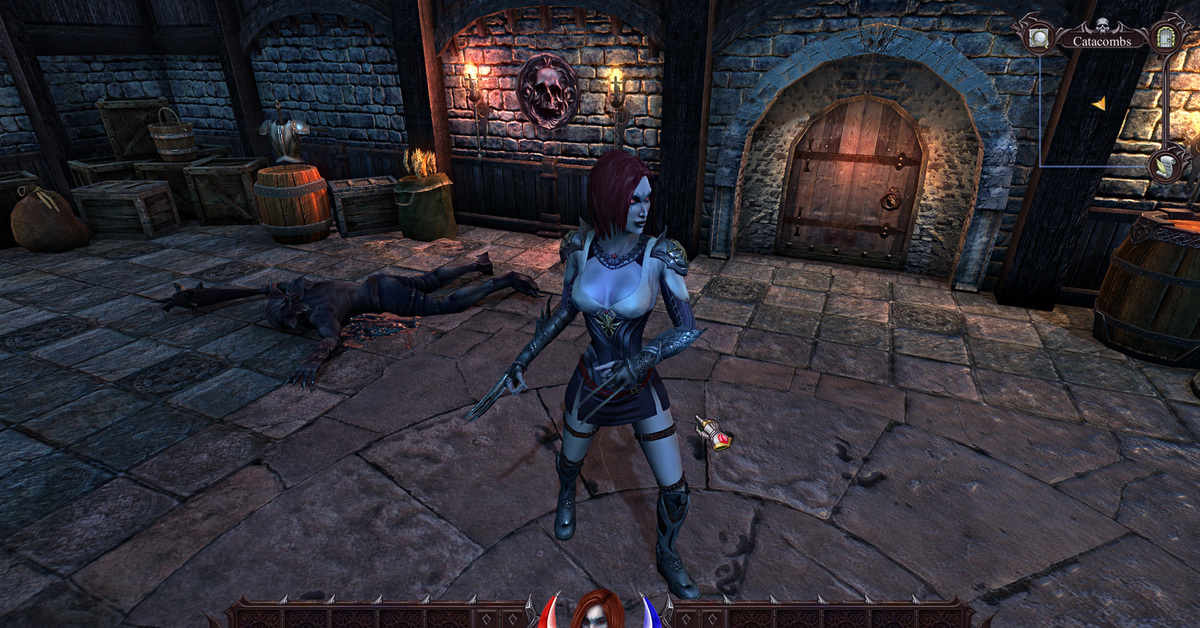Open the map with the magnifier icon
Screen dimensions: 1200x628
pos(1038,38)
